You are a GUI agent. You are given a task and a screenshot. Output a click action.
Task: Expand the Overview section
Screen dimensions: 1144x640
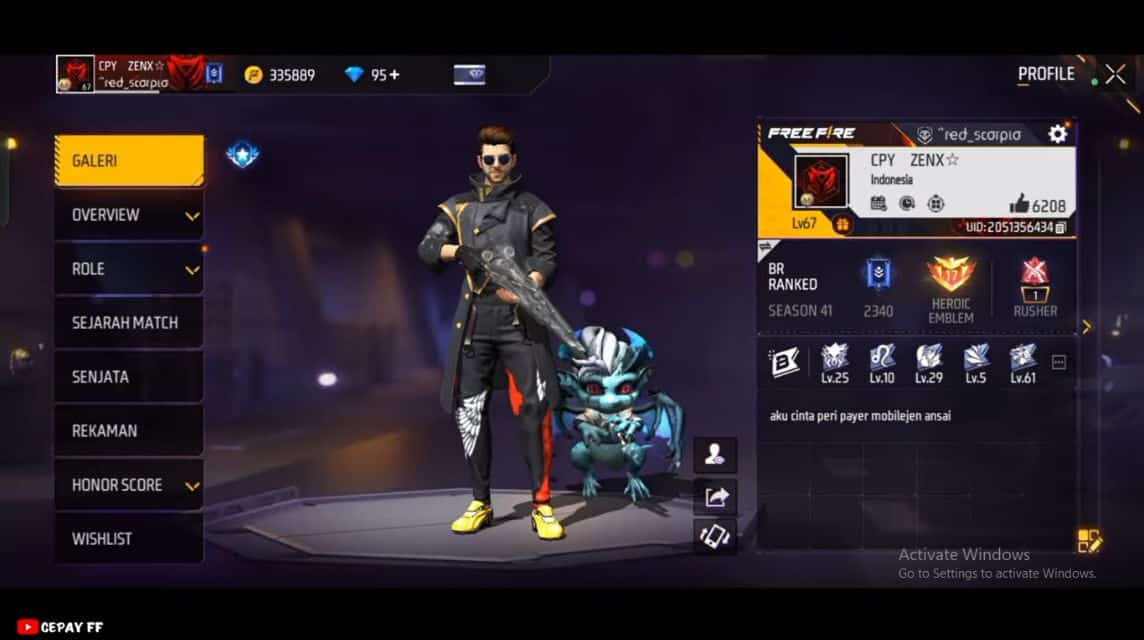pyautogui.click(x=128, y=215)
